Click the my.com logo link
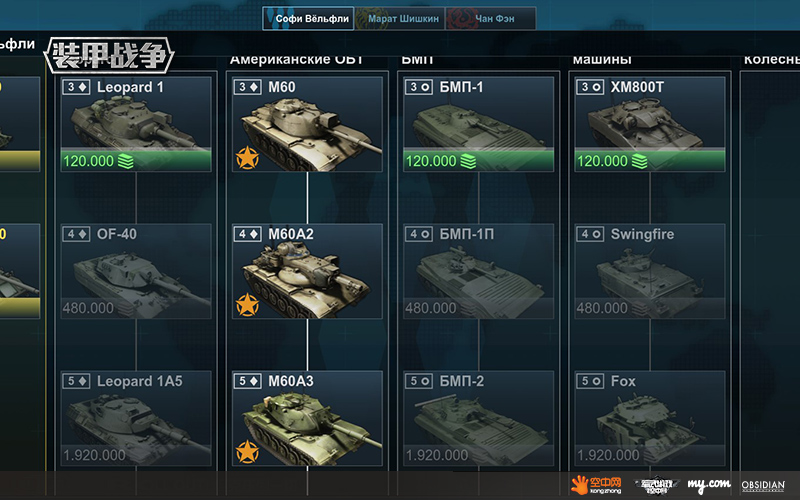This screenshot has width=800, height=500. click(x=708, y=485)
